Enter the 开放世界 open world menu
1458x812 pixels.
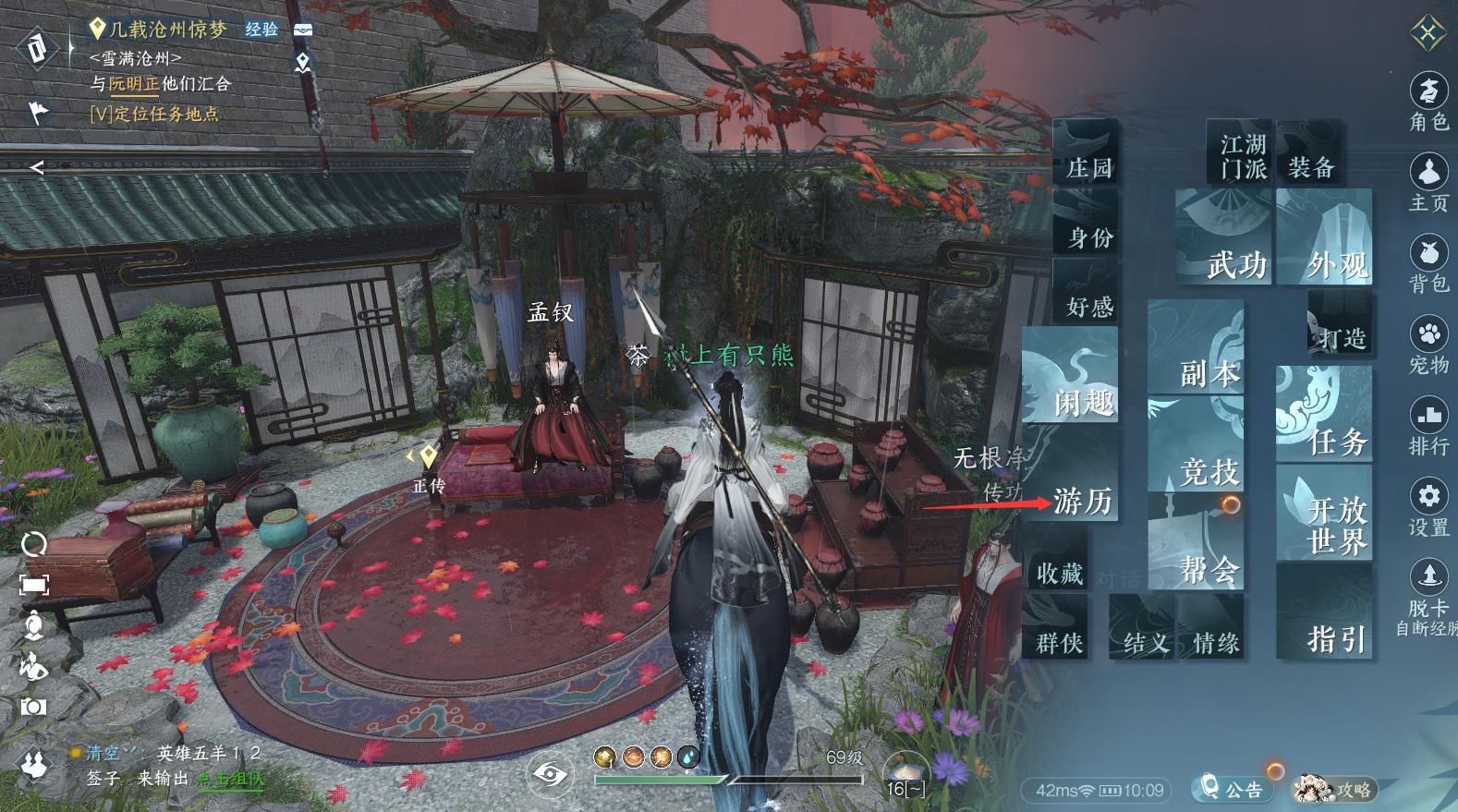pyautogui.click(x=1324, y=513)
